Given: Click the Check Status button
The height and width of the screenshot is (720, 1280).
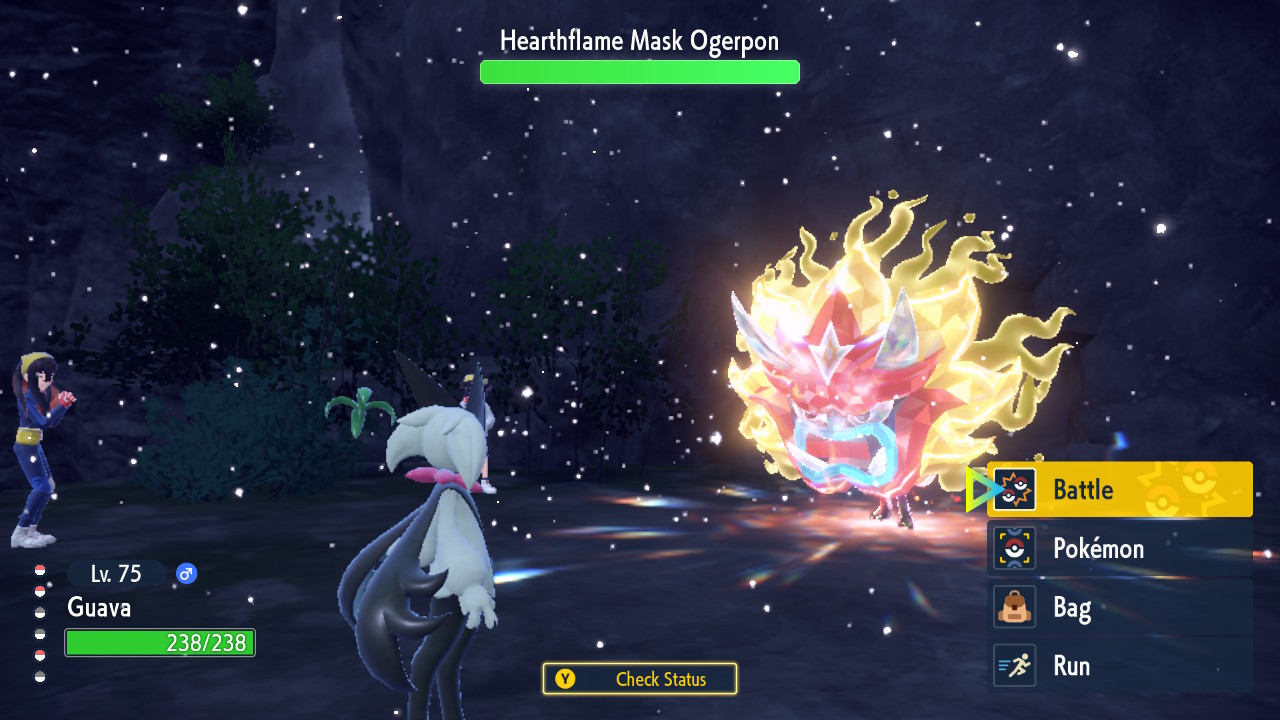Looking at the screenshot, I should click(640, 679).
